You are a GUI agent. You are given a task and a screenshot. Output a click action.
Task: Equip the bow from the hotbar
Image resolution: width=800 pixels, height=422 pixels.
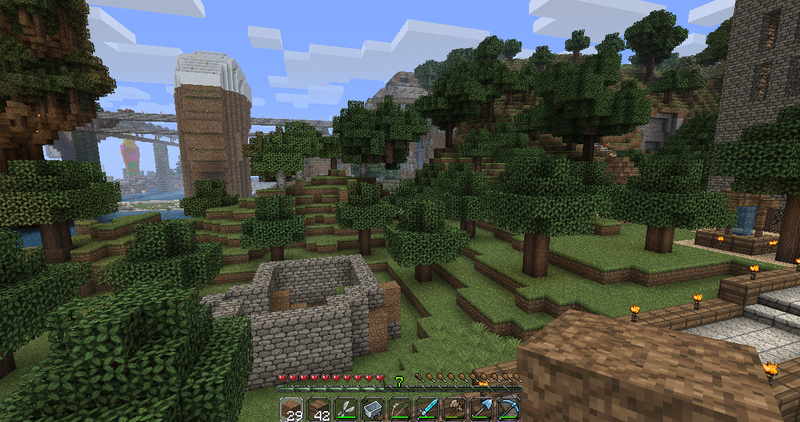pos(400,409)
